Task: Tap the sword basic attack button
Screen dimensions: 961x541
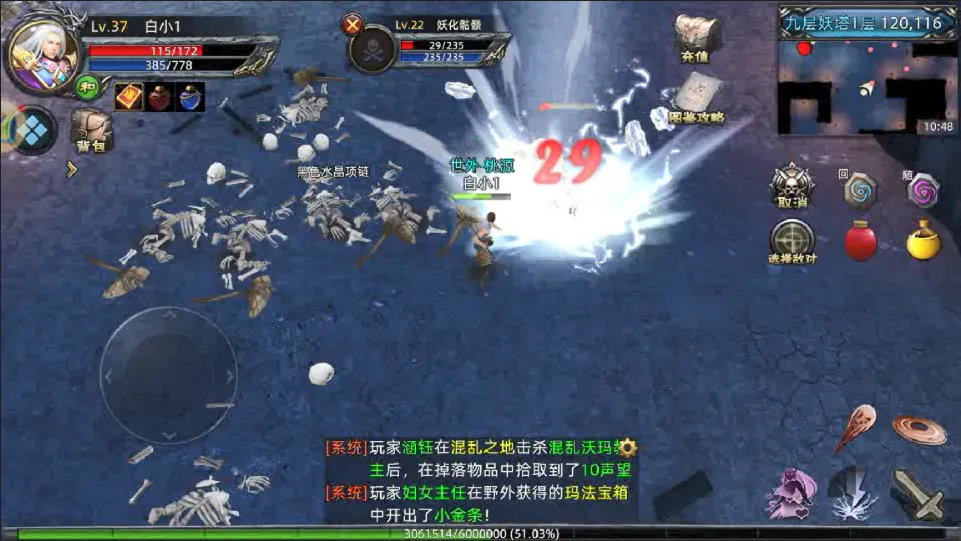Action: click(x=917, y=493)
